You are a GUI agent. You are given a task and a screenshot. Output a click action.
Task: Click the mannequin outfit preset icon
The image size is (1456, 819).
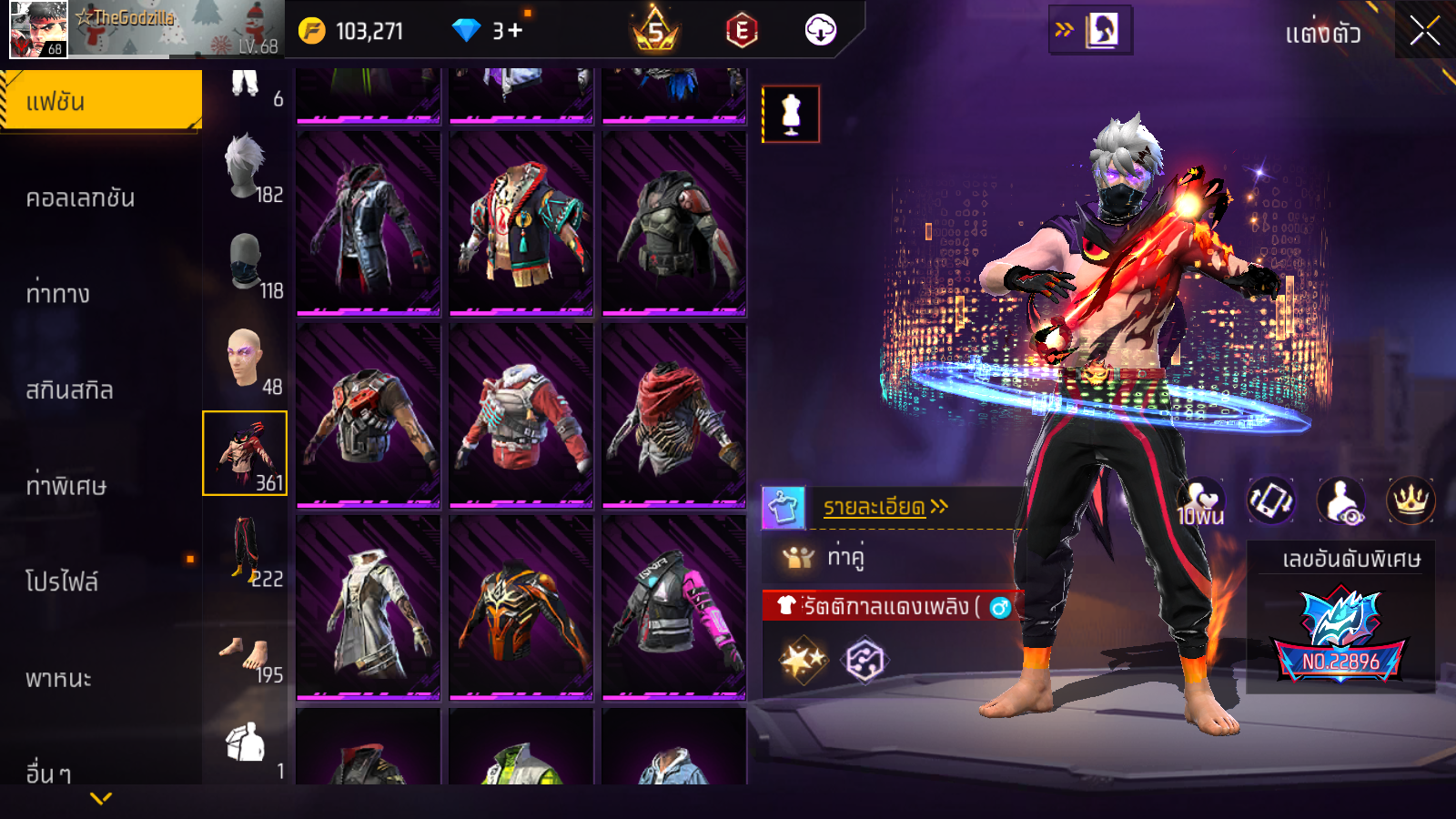click(x=791, y=115)
